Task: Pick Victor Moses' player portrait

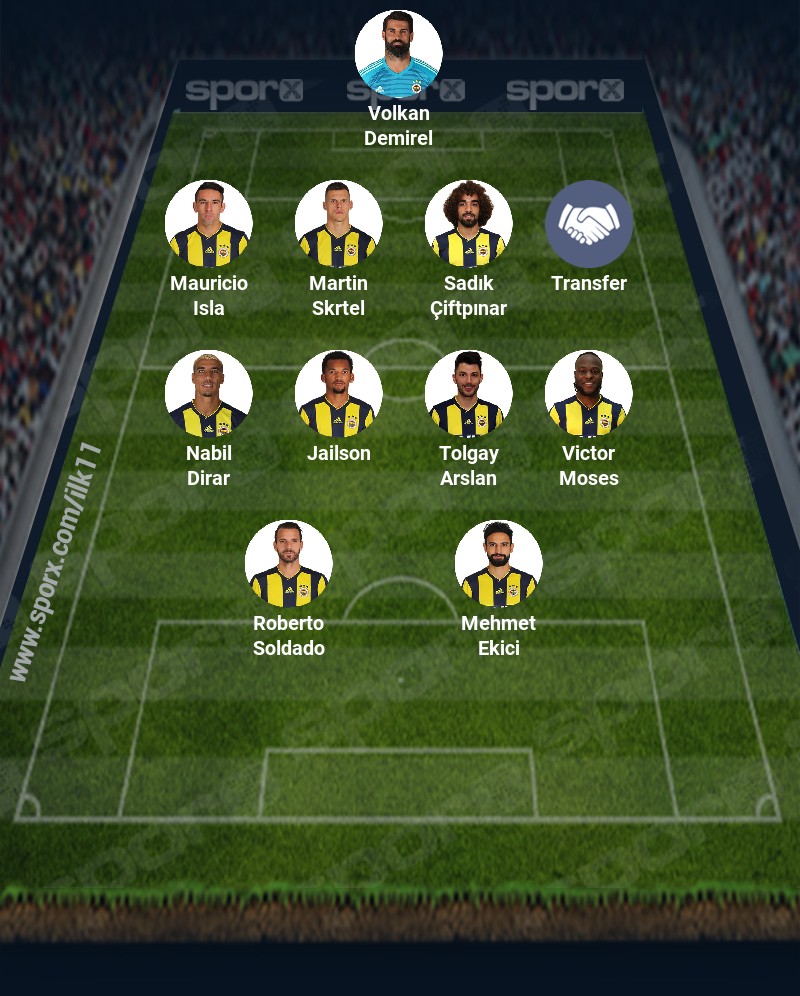Action: tap(589, 394)
